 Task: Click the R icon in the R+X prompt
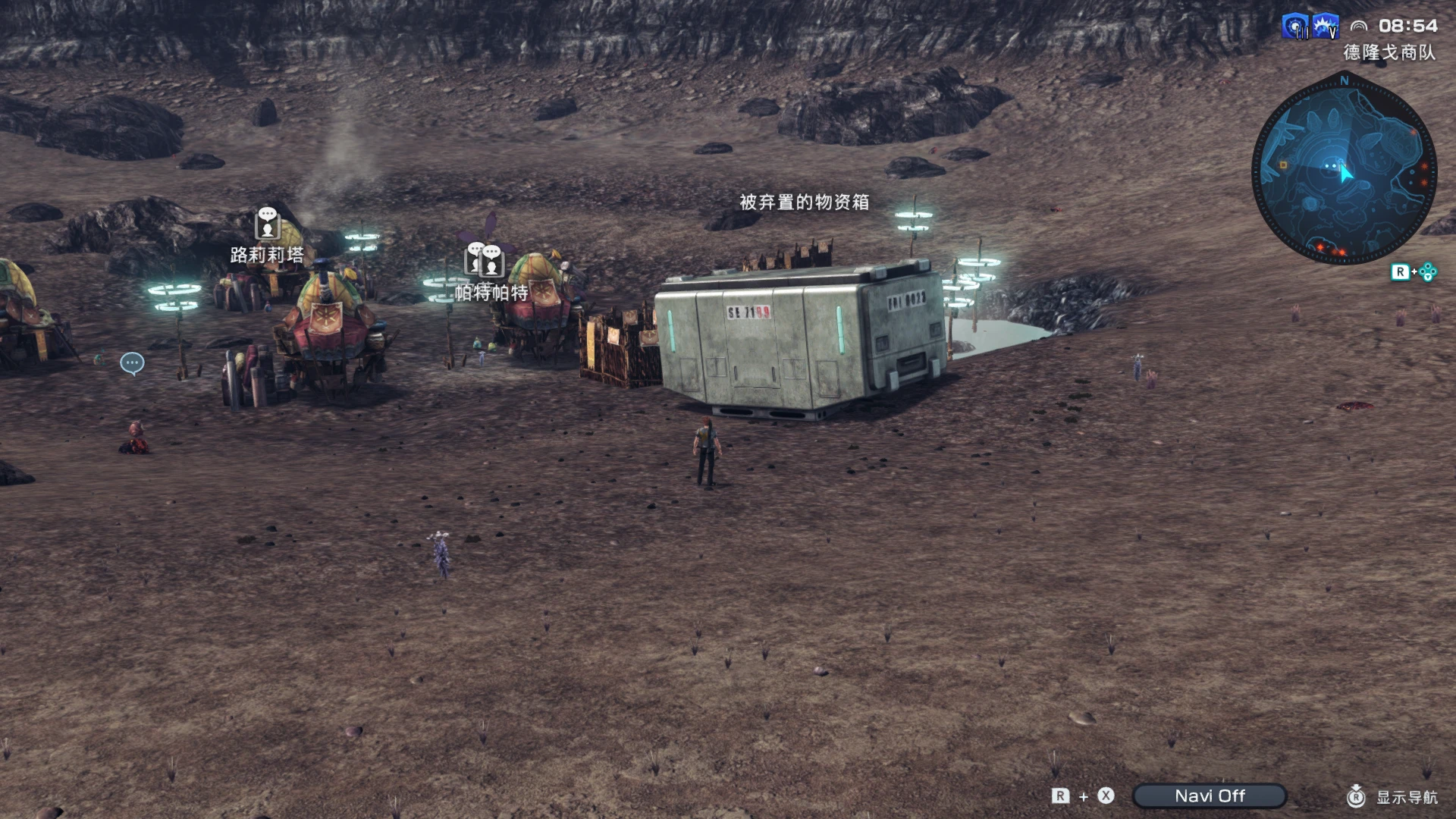tap(1061, 795)
